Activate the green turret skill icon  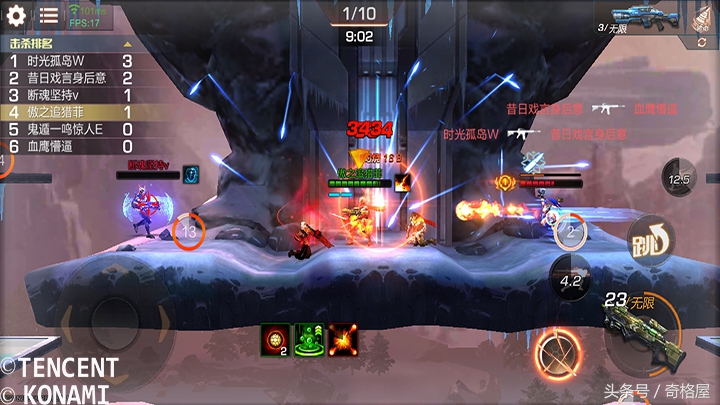308,339
